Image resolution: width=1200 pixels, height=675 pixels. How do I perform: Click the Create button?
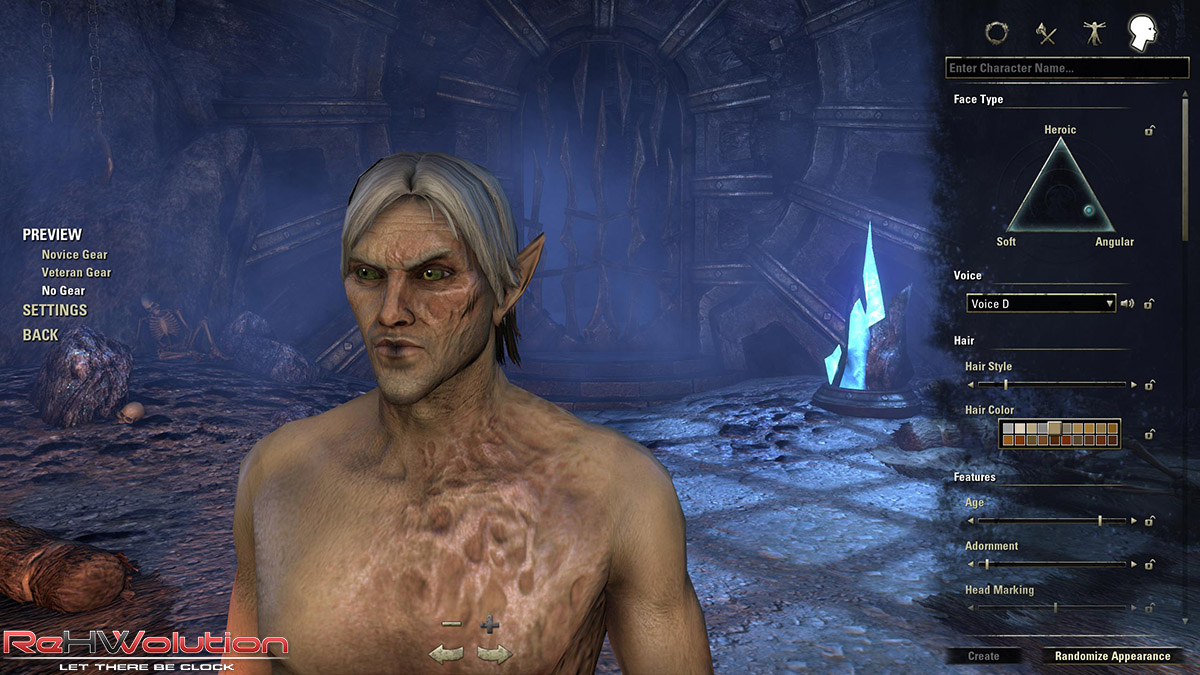pyautogui.click(x=984, y=656)
